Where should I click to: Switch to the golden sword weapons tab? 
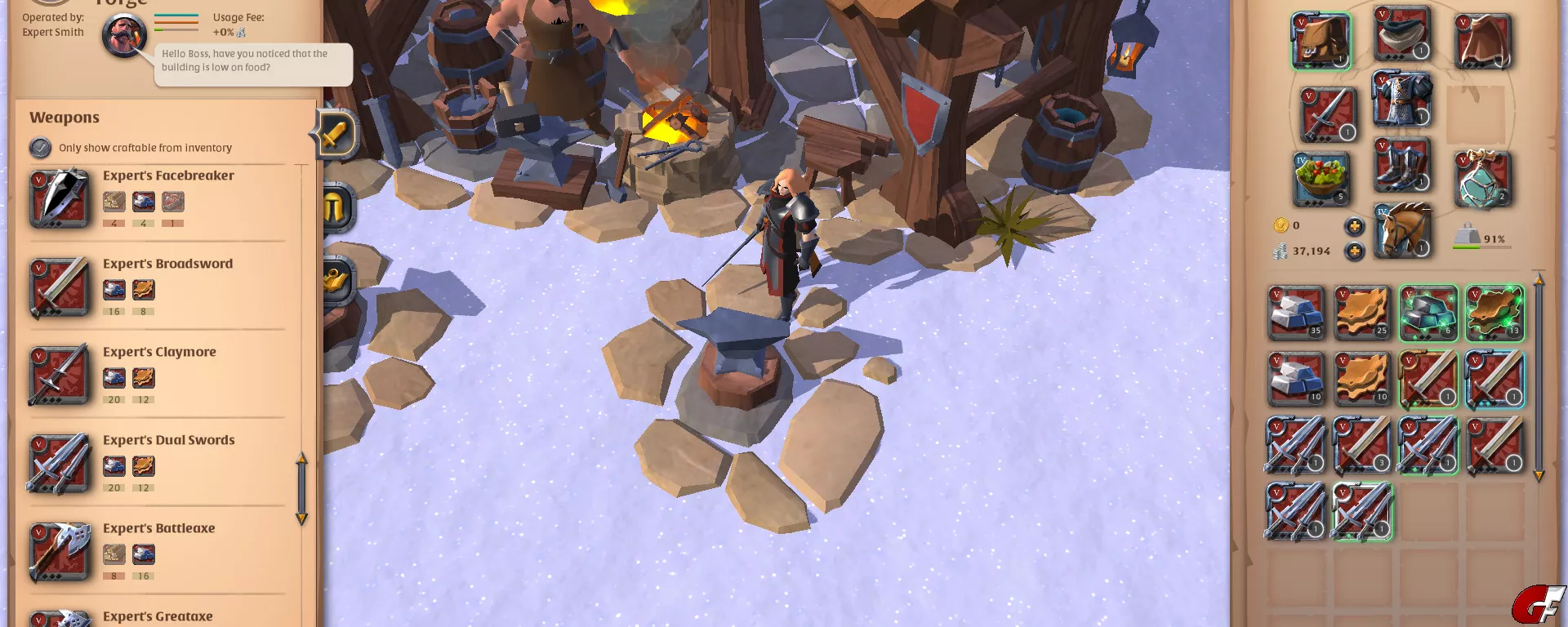[x=335, y=133]
